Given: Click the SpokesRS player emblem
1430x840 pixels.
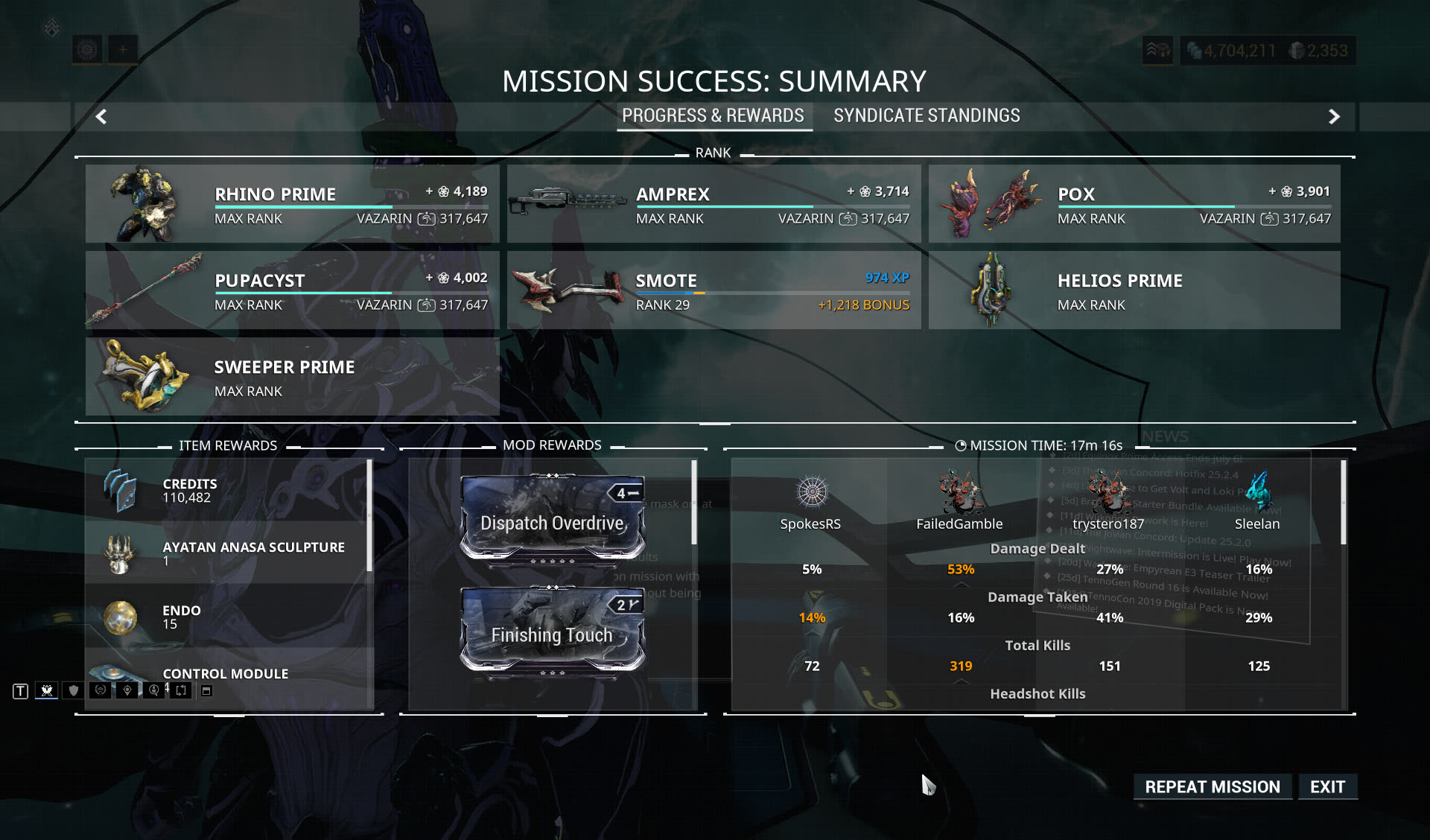Looking at the screenshot, I should pyautogui.click(x=811, y=491).
